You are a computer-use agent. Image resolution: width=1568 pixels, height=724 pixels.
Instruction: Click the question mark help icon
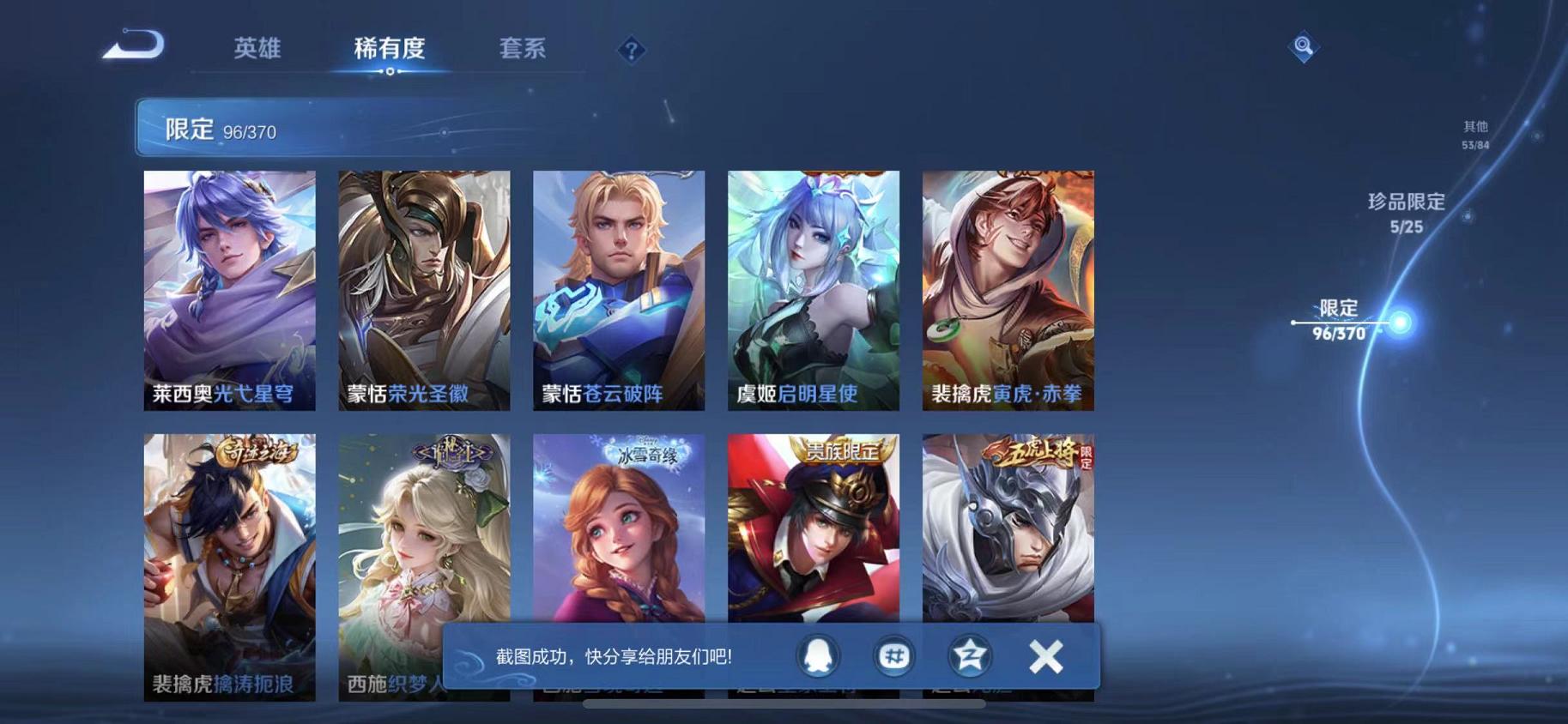631,51
